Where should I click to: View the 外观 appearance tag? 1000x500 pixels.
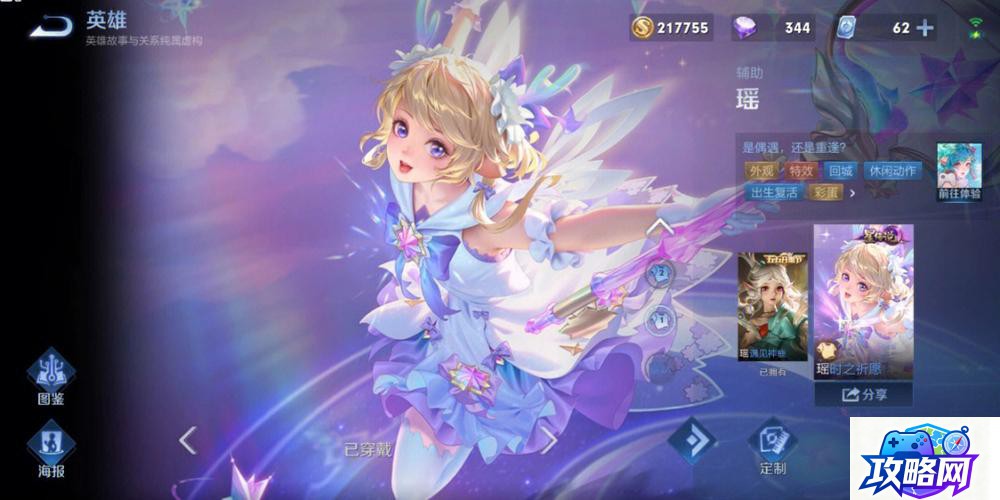[761, 171]
